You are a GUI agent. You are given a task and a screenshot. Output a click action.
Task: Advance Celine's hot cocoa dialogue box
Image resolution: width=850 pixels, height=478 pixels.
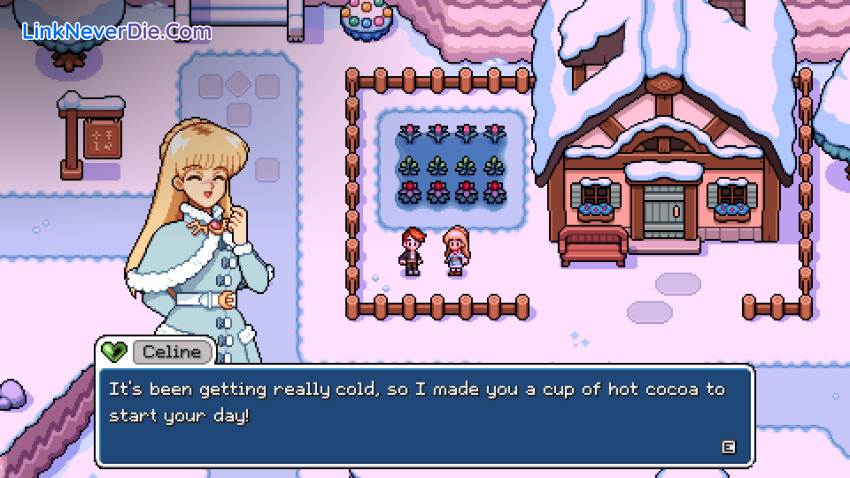(x=728, y=447)
